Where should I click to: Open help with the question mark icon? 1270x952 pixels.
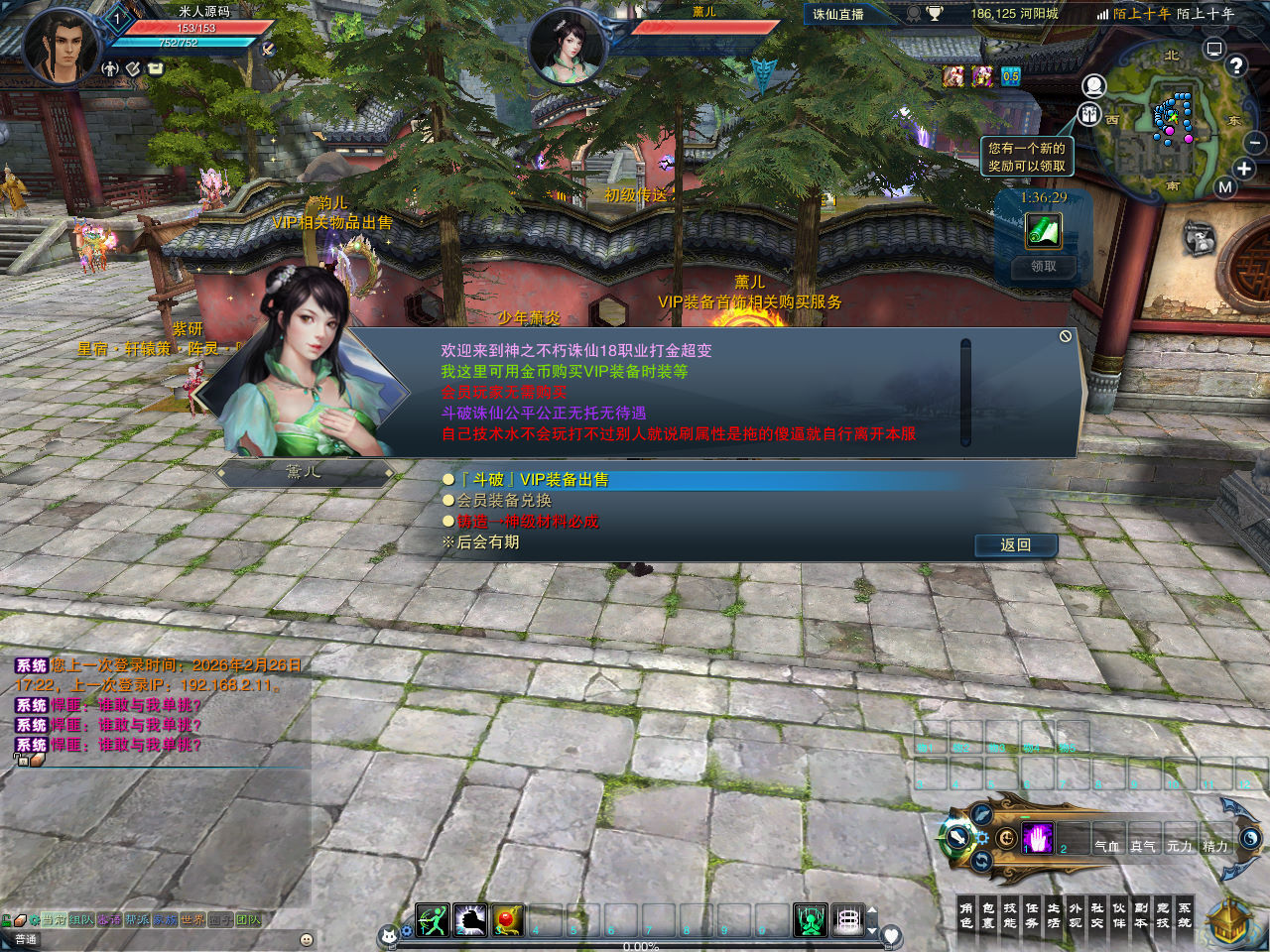pos(1236,66)
